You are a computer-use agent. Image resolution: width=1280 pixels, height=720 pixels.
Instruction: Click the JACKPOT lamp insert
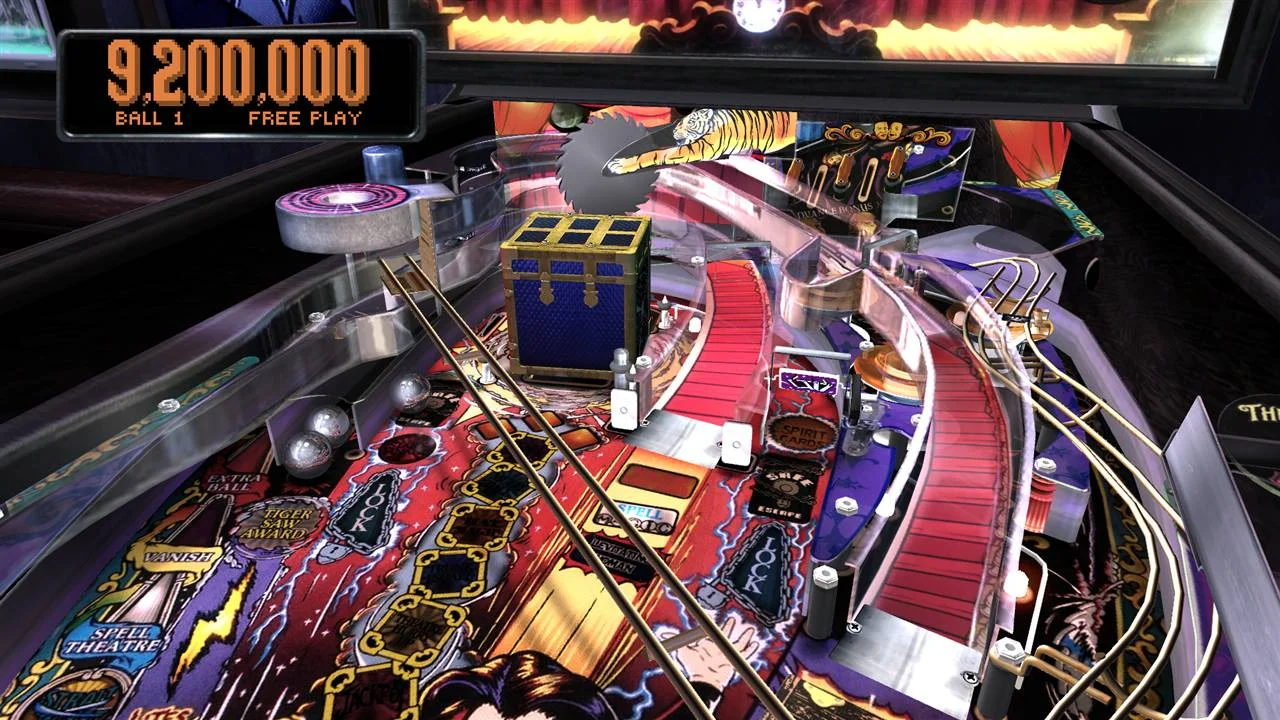(370, 695)
